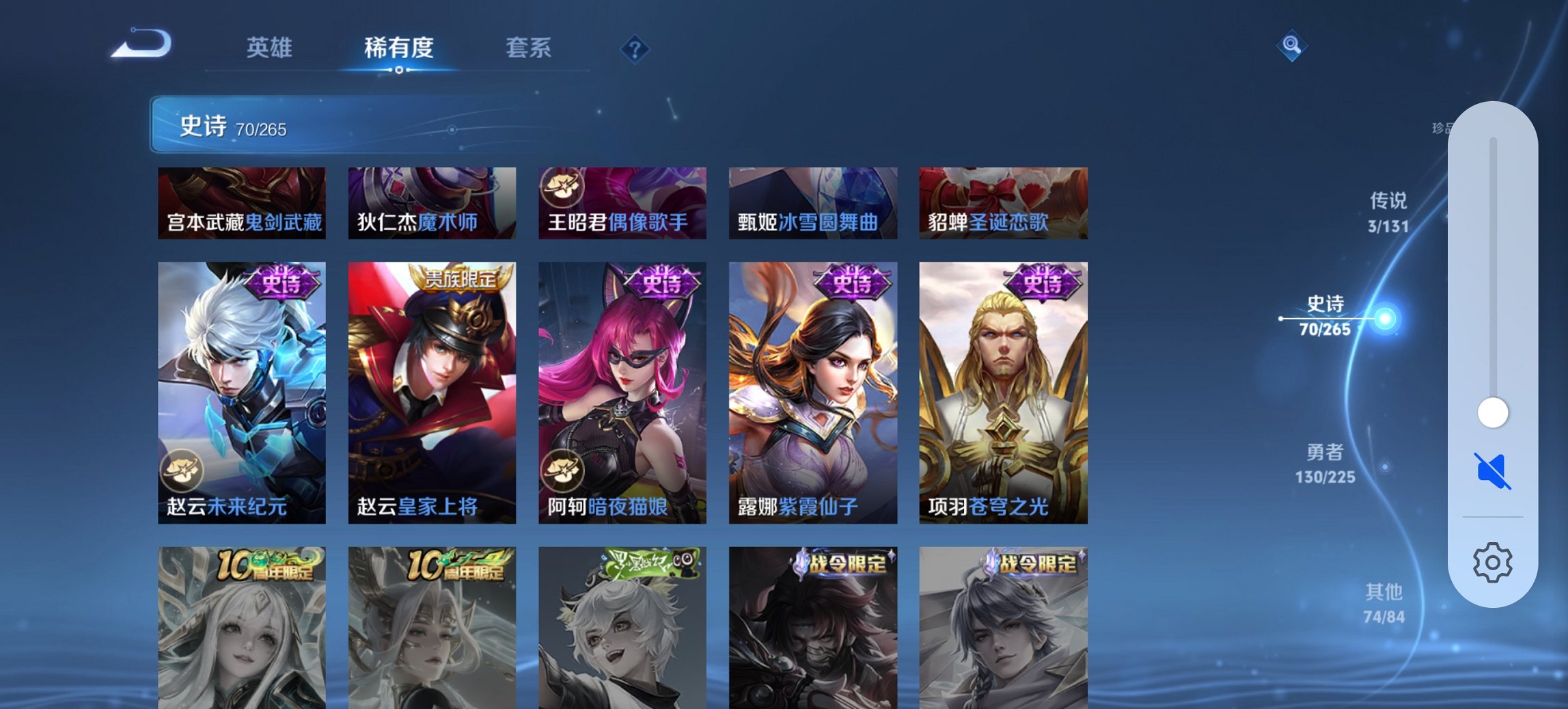1568x709 pixels.
Task: Click the question mark help icon
Action: coord(635,49)
